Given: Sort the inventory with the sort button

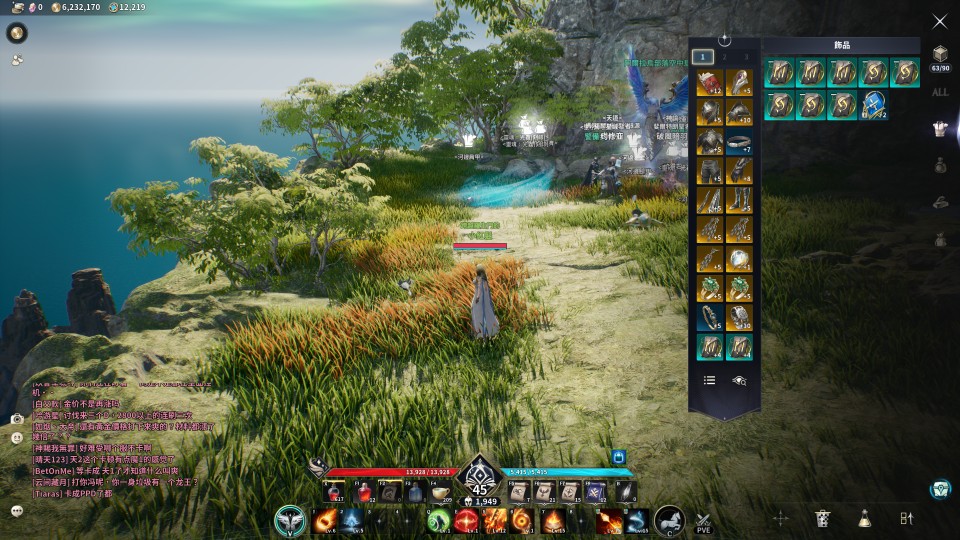Looking at the screenshot, I should (x=907, y=518).
